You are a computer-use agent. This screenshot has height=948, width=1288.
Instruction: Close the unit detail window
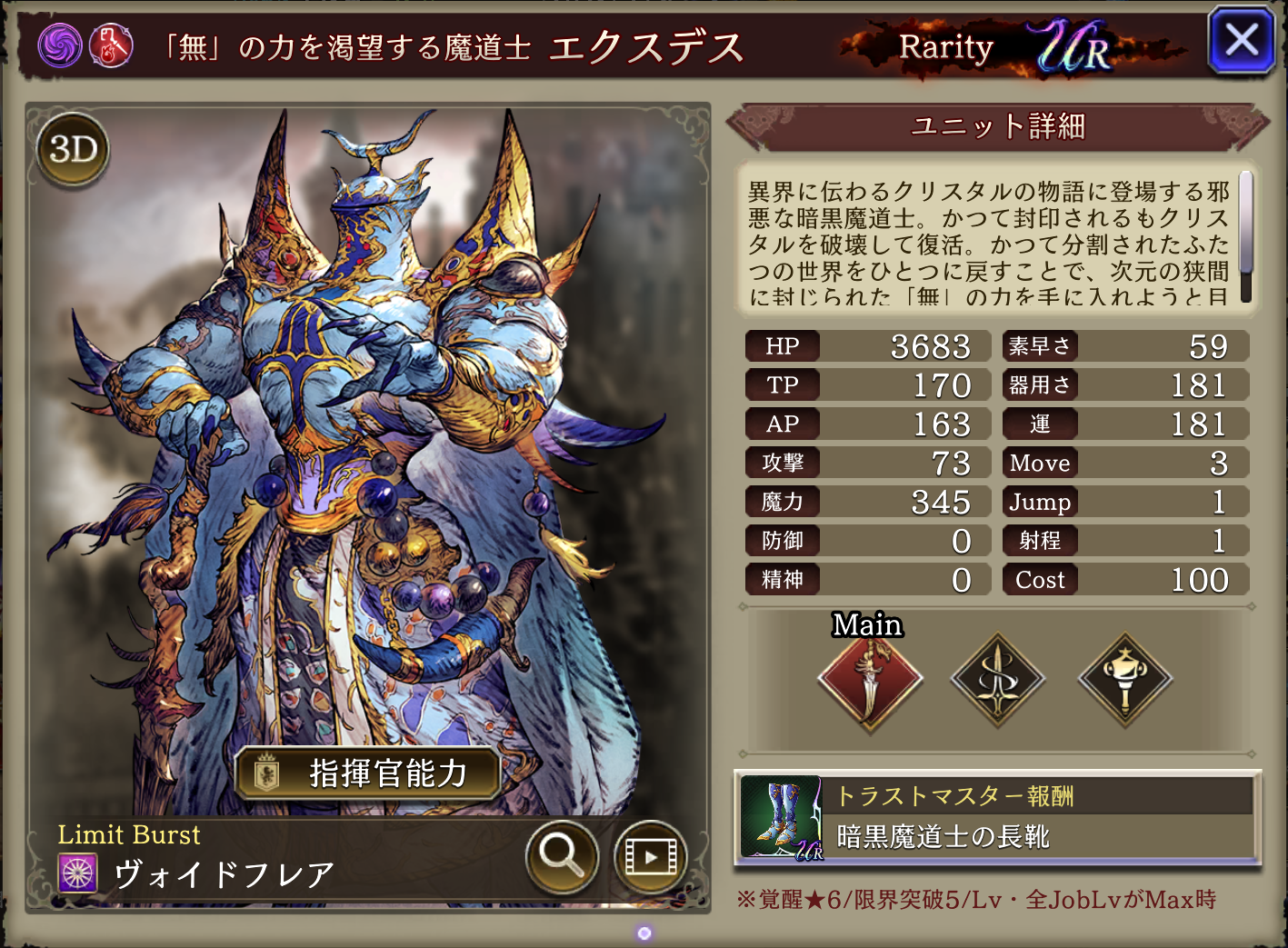[x=1241, y=41]
